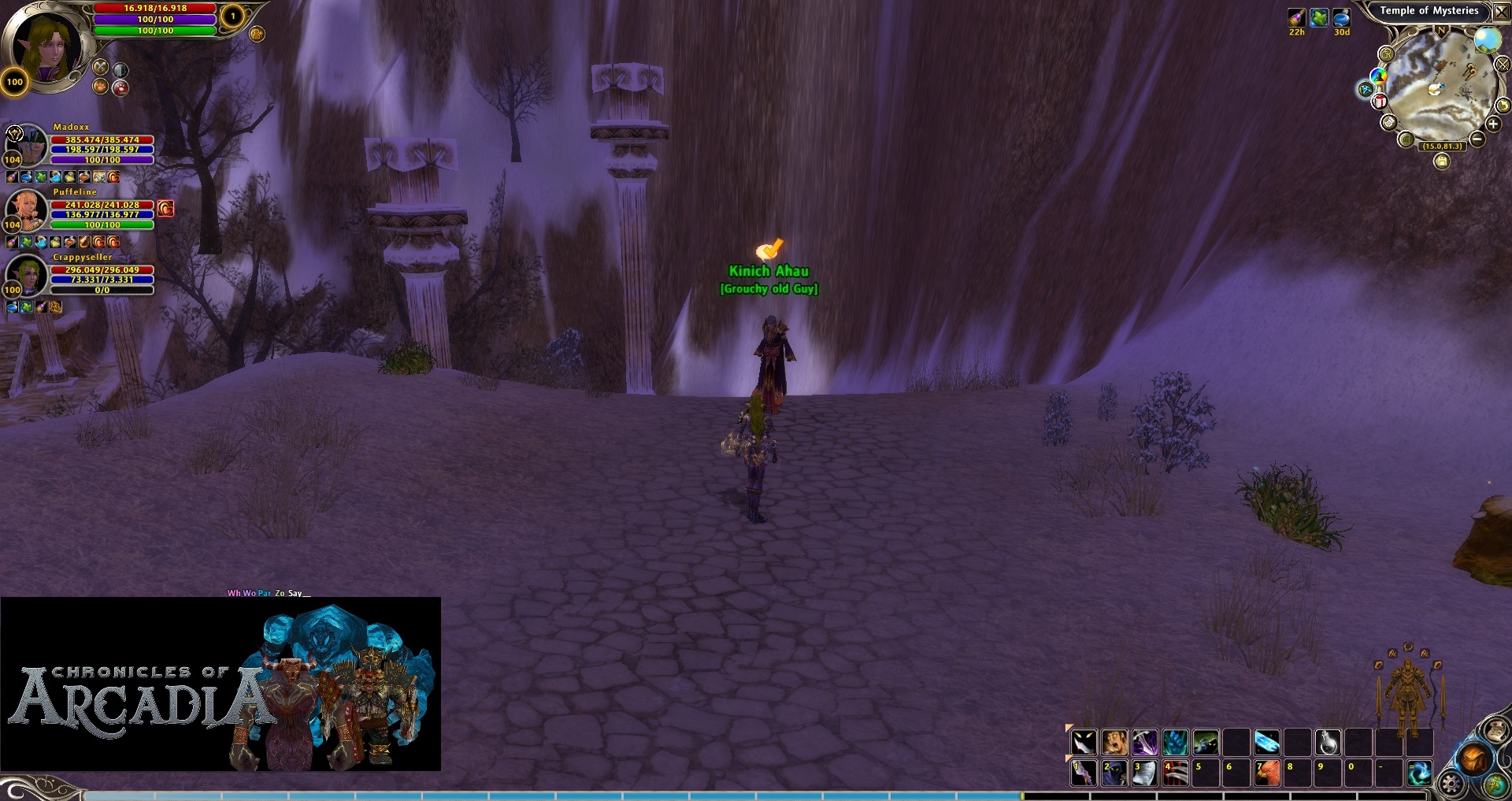Screen dimensions: 1512x801
Task: Close the Temple of Mysteries minimap panel
Action: [x=1501, y=12]
